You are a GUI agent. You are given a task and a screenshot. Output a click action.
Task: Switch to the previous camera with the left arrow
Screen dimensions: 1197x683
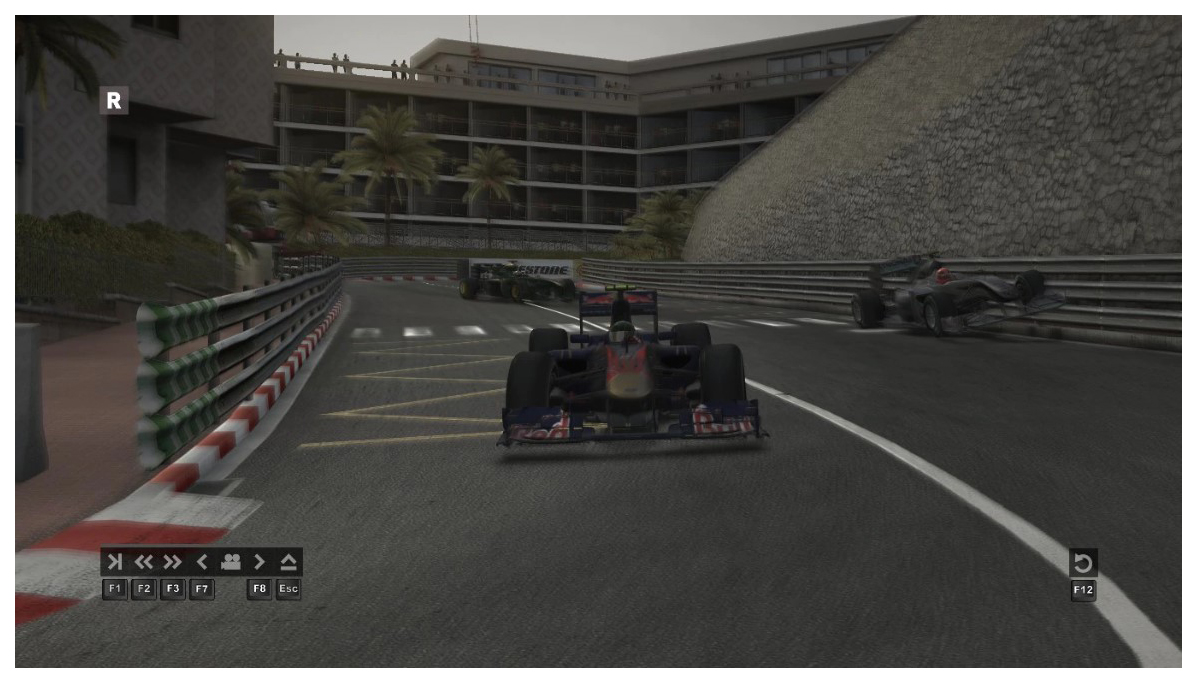click(201, 561)
